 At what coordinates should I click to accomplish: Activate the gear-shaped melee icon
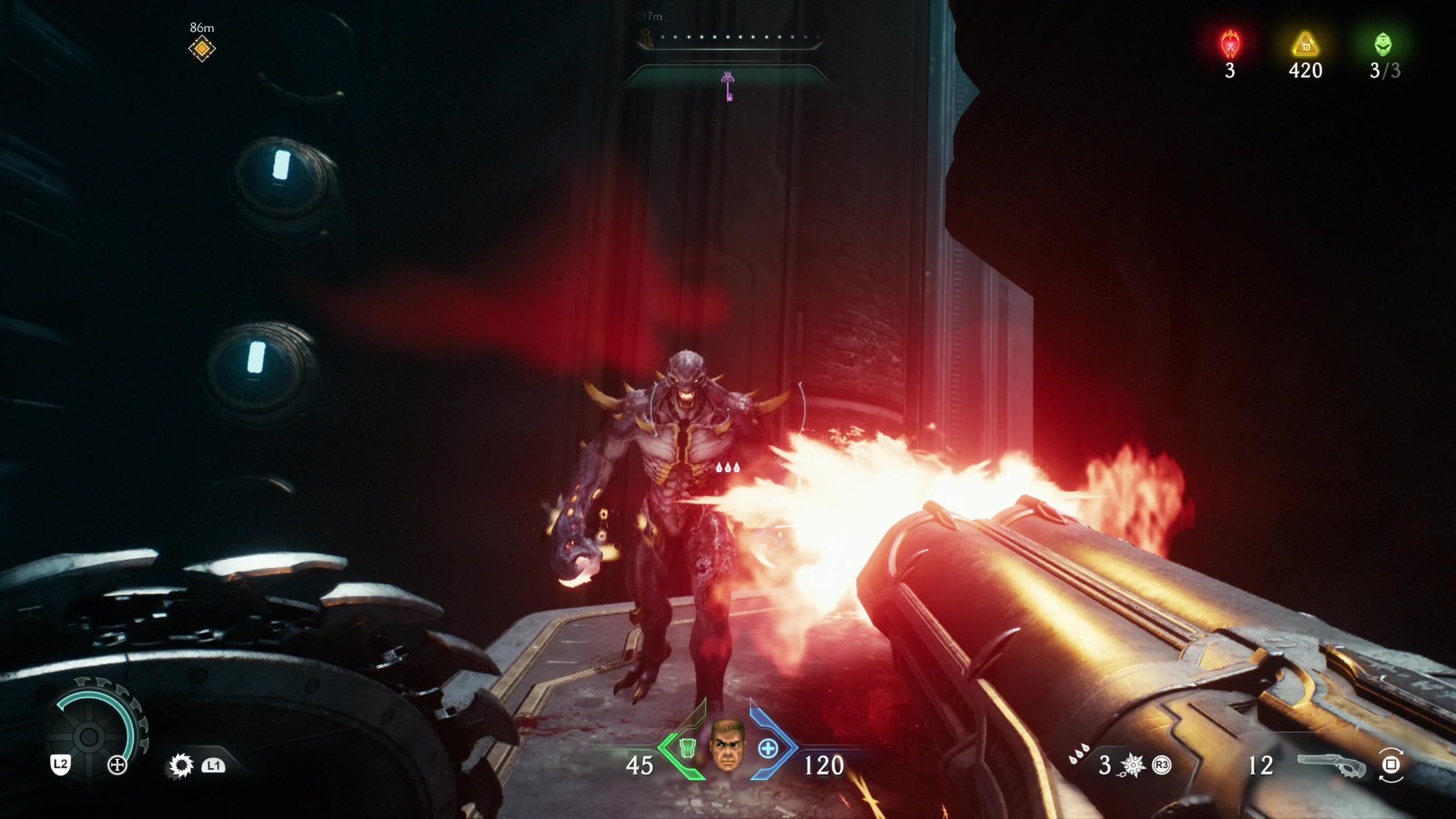coord(181,765)
